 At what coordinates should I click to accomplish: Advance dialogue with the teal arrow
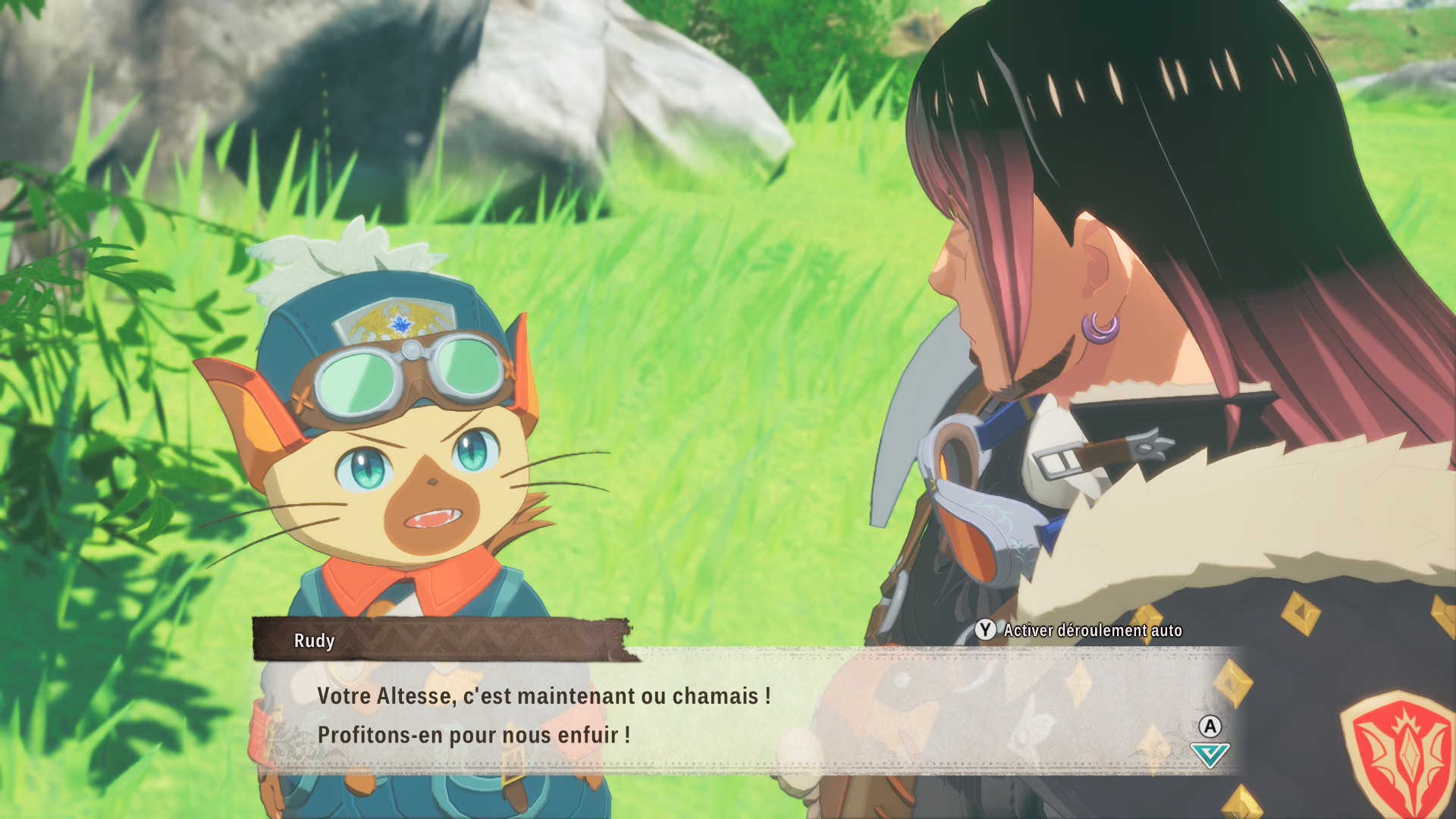point(1210,755)
